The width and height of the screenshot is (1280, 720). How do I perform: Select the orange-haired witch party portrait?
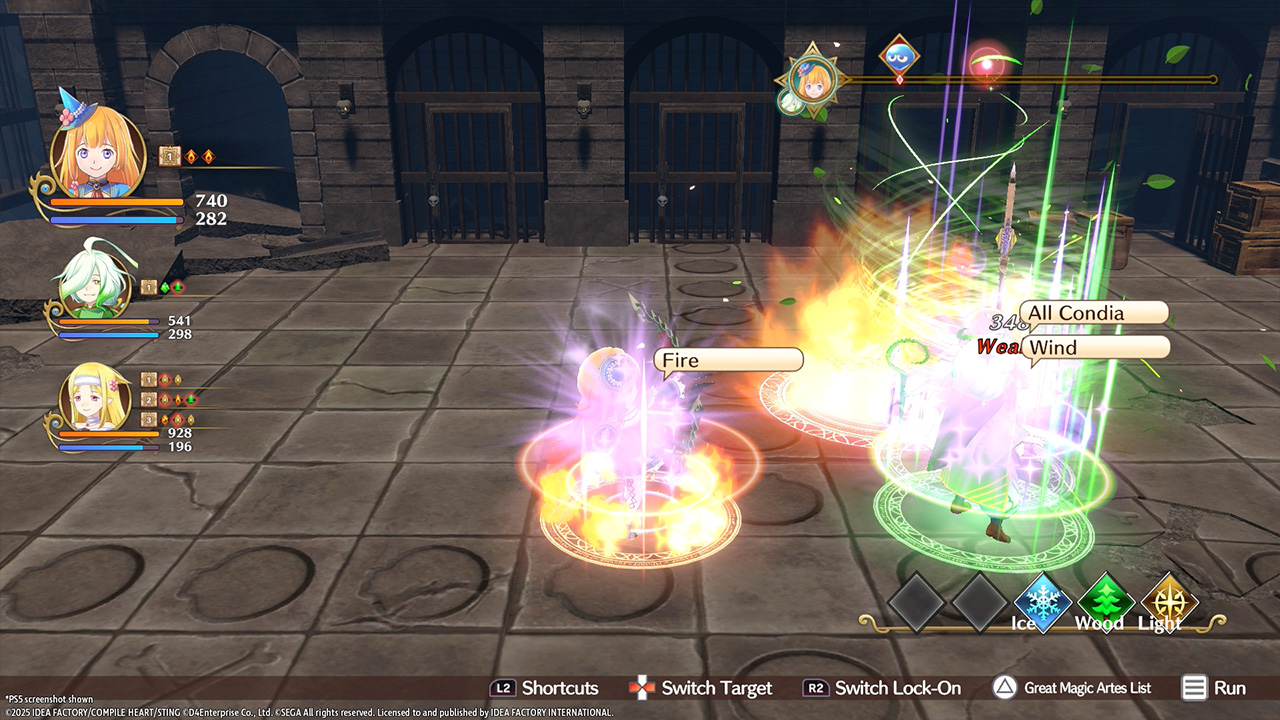click(x=97, y=153)
